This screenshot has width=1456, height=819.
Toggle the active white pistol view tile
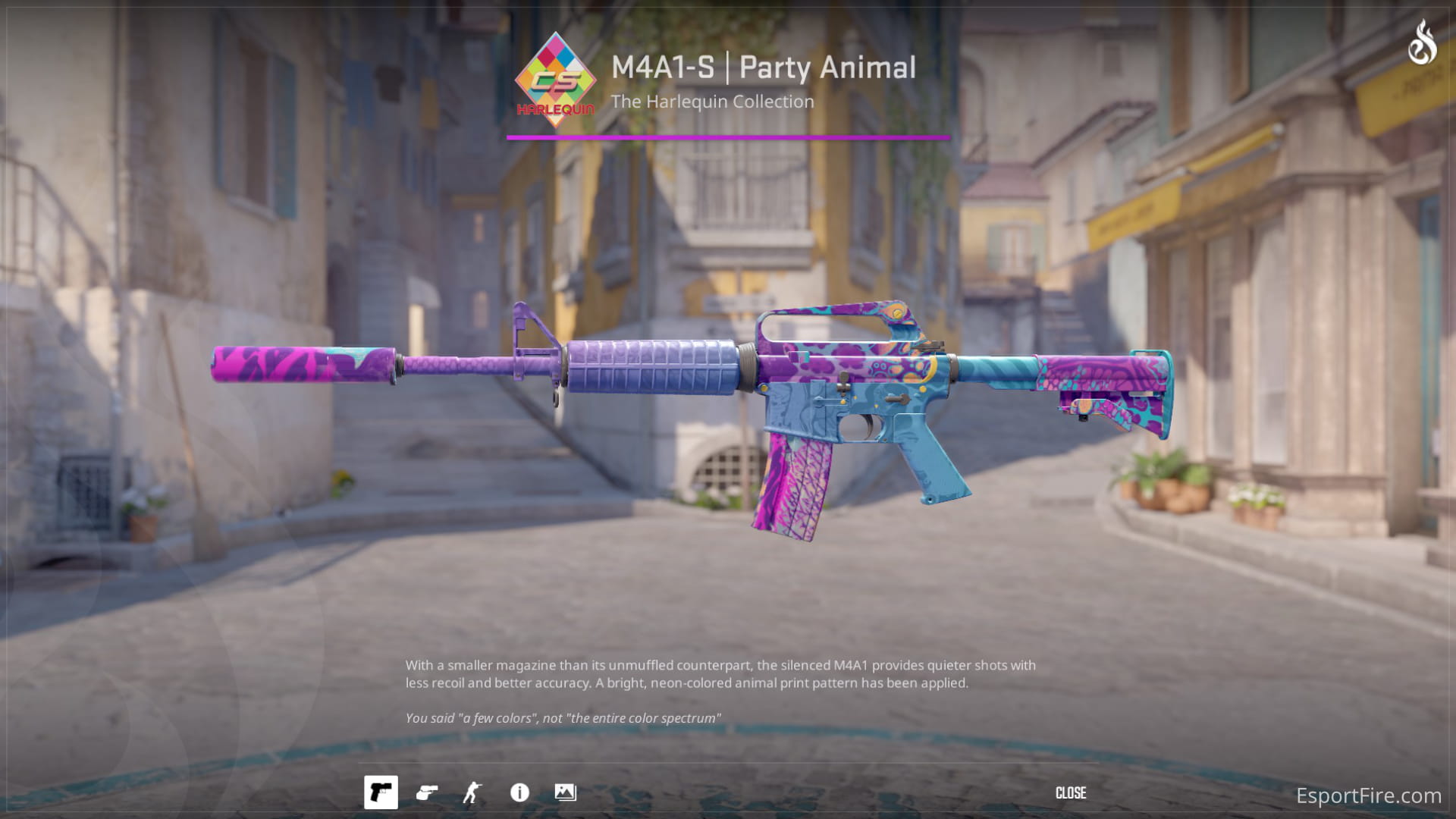click(381, 792)
